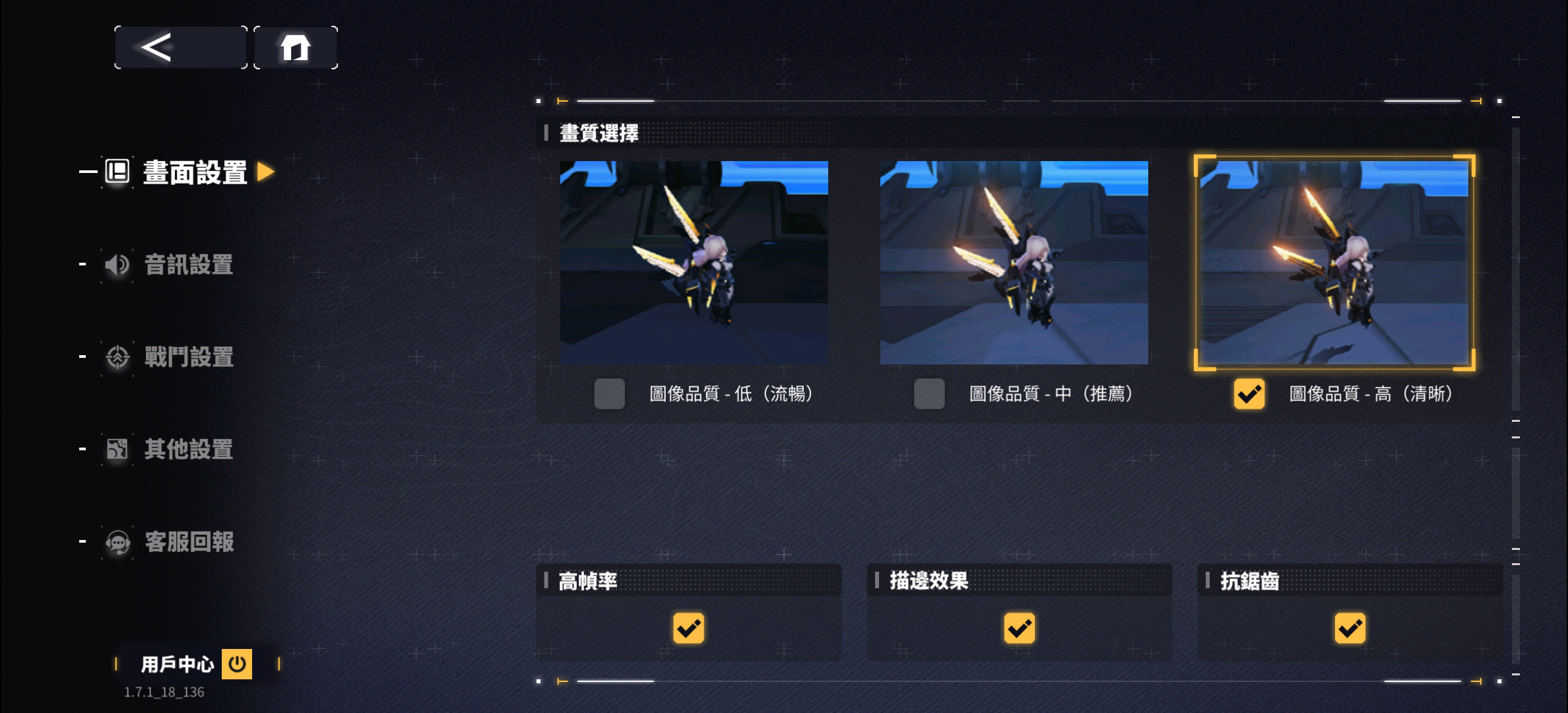Toggle 抗鋸齒 anti-aliasing checkbox
The image size is (1568, 713).
tap(1350, 628)
